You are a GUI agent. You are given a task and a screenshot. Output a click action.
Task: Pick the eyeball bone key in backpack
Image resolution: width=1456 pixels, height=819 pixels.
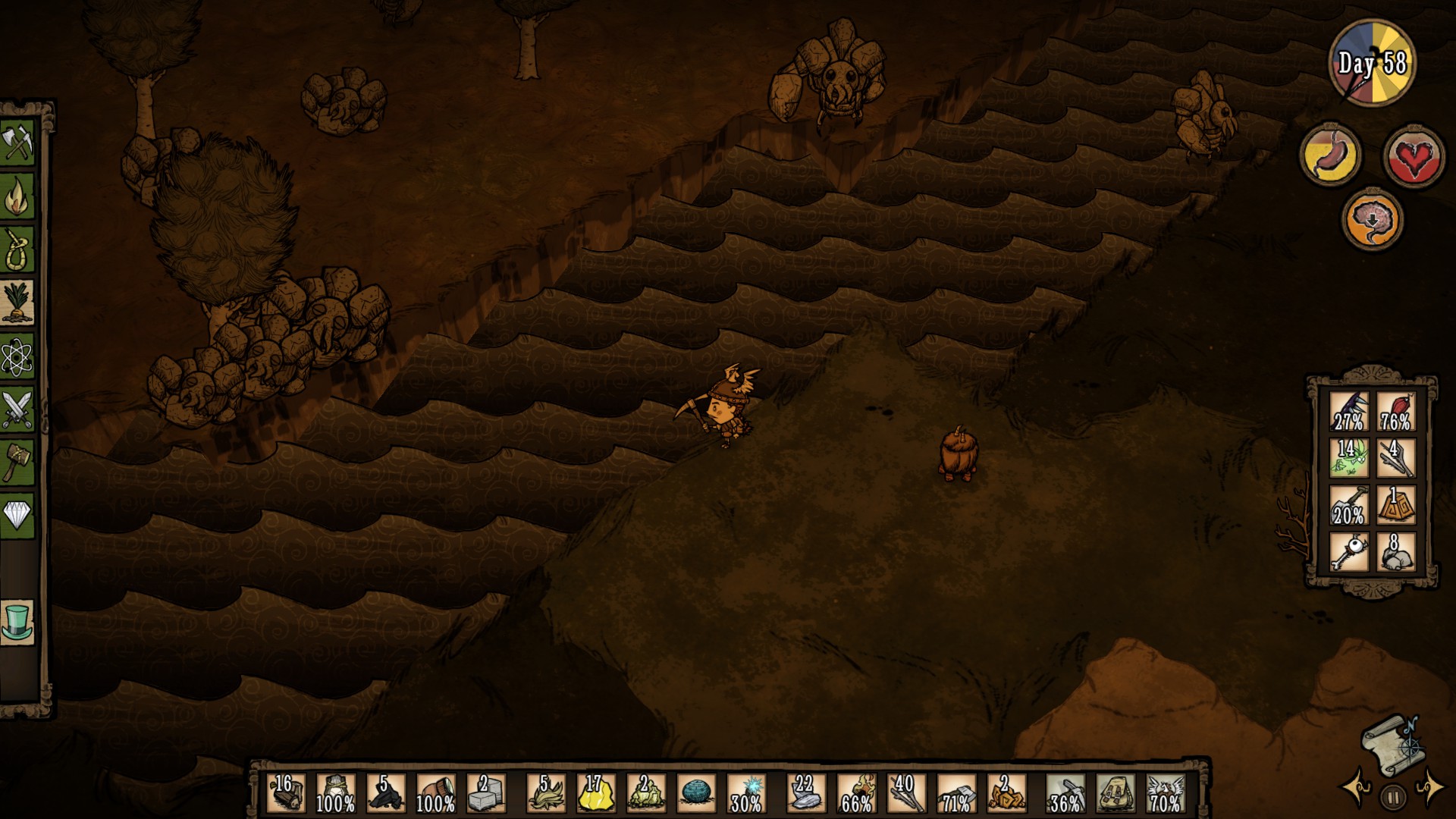(1349, 551)
